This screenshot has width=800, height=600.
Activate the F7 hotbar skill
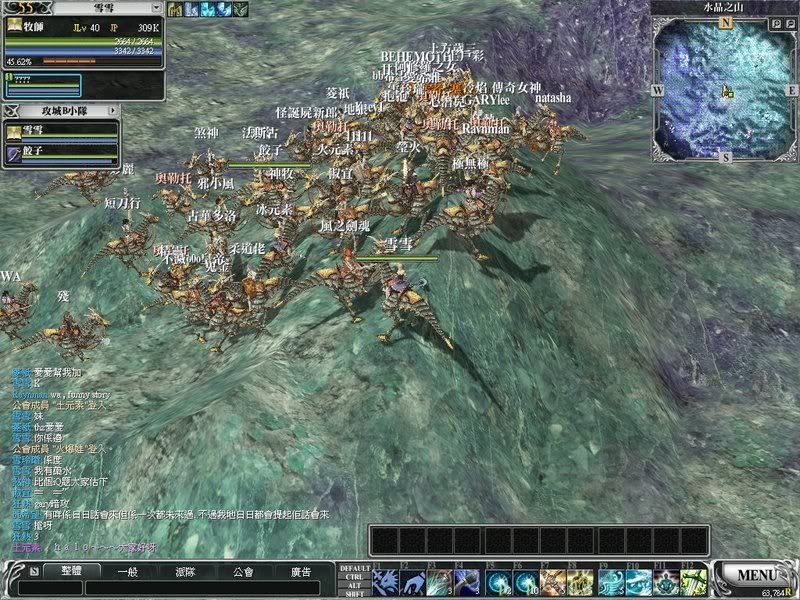[553, 581]
